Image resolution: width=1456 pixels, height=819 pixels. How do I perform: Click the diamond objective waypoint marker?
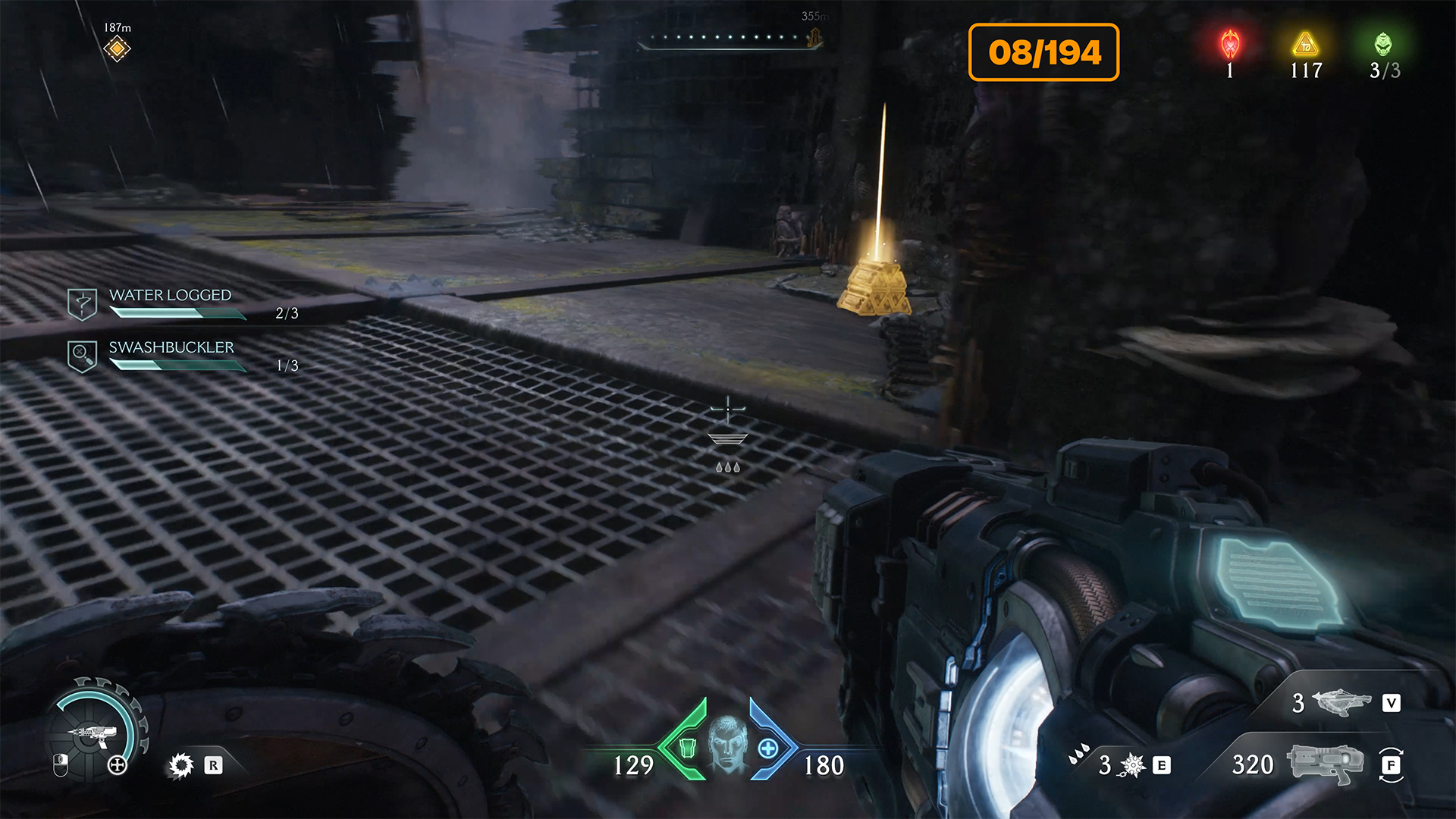117,49
